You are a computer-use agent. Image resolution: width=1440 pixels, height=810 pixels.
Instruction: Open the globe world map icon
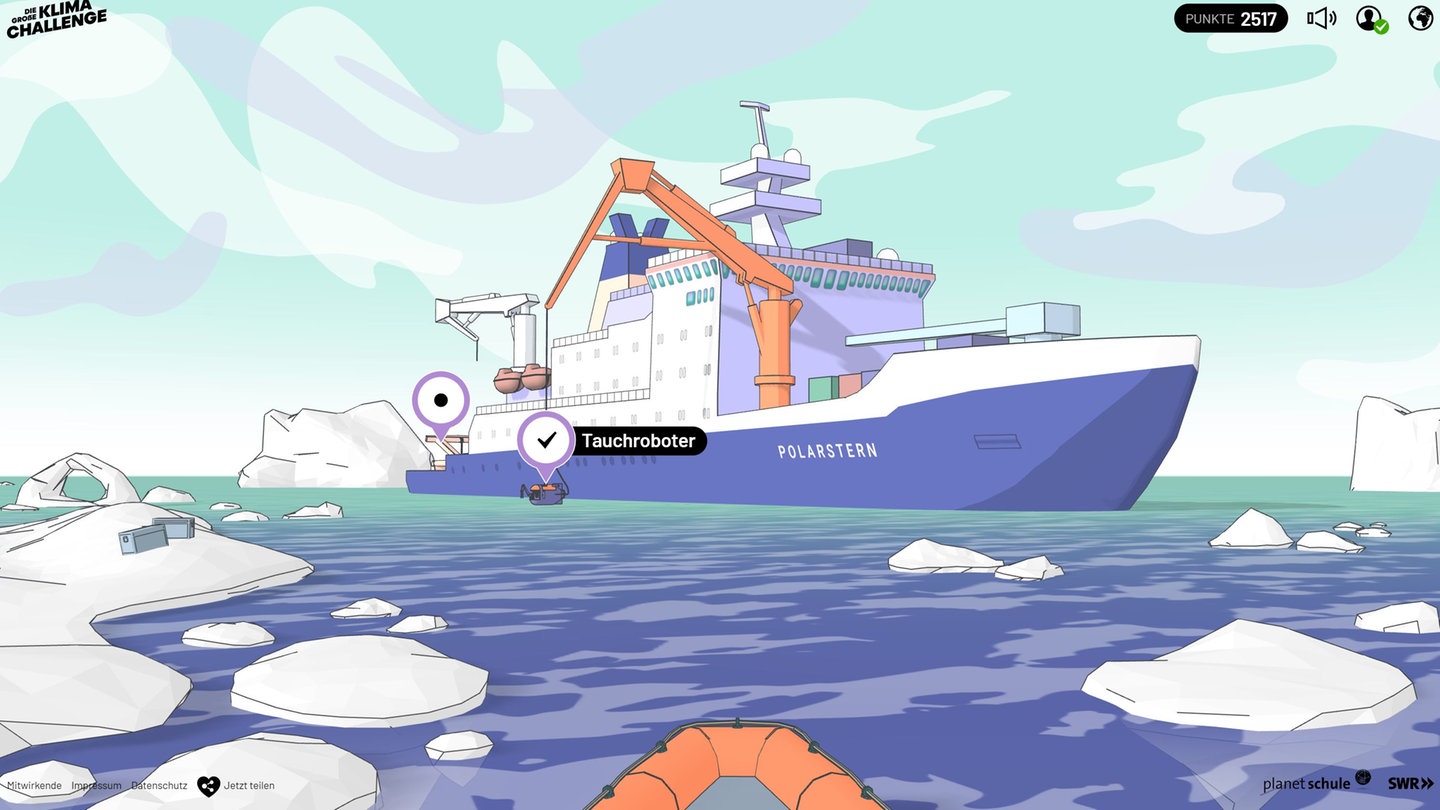coord(1420,18)
